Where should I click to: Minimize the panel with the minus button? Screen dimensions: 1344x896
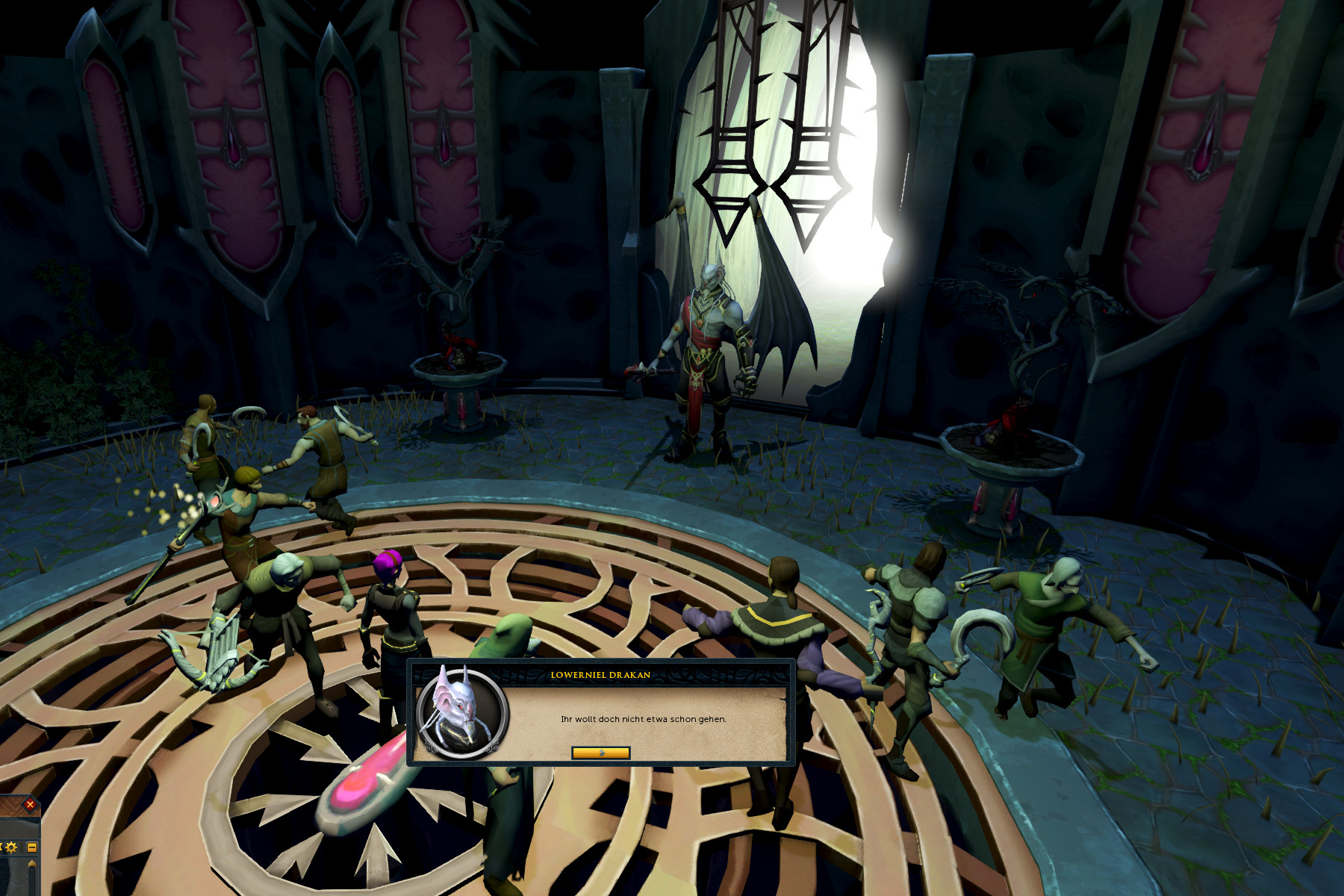(x=32, y=847)
